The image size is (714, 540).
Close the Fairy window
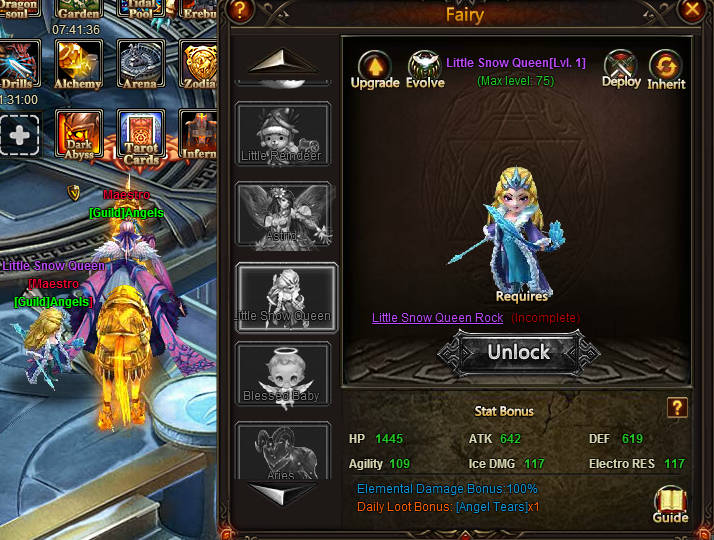coord(693,11)
